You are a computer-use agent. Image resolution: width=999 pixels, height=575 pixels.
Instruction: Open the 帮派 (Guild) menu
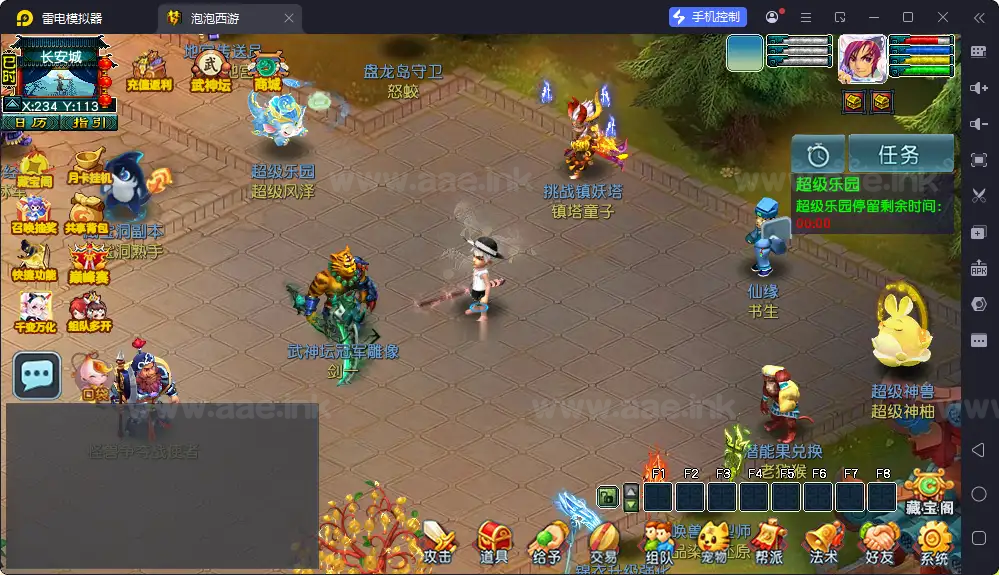point(768,542)
